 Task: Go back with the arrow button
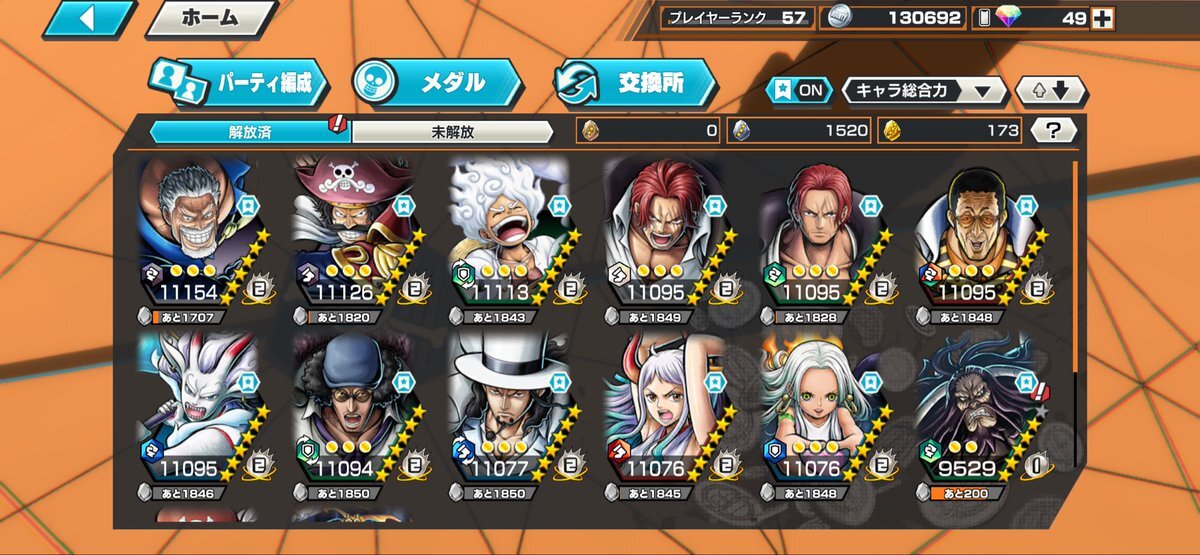click(89, 18)
